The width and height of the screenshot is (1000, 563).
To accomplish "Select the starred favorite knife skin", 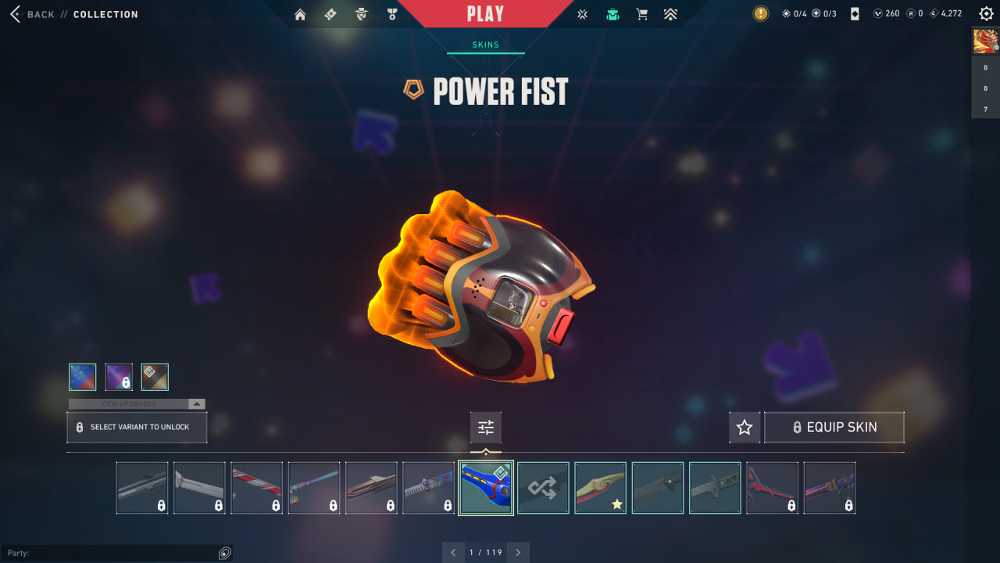I will tap(600, 488).
